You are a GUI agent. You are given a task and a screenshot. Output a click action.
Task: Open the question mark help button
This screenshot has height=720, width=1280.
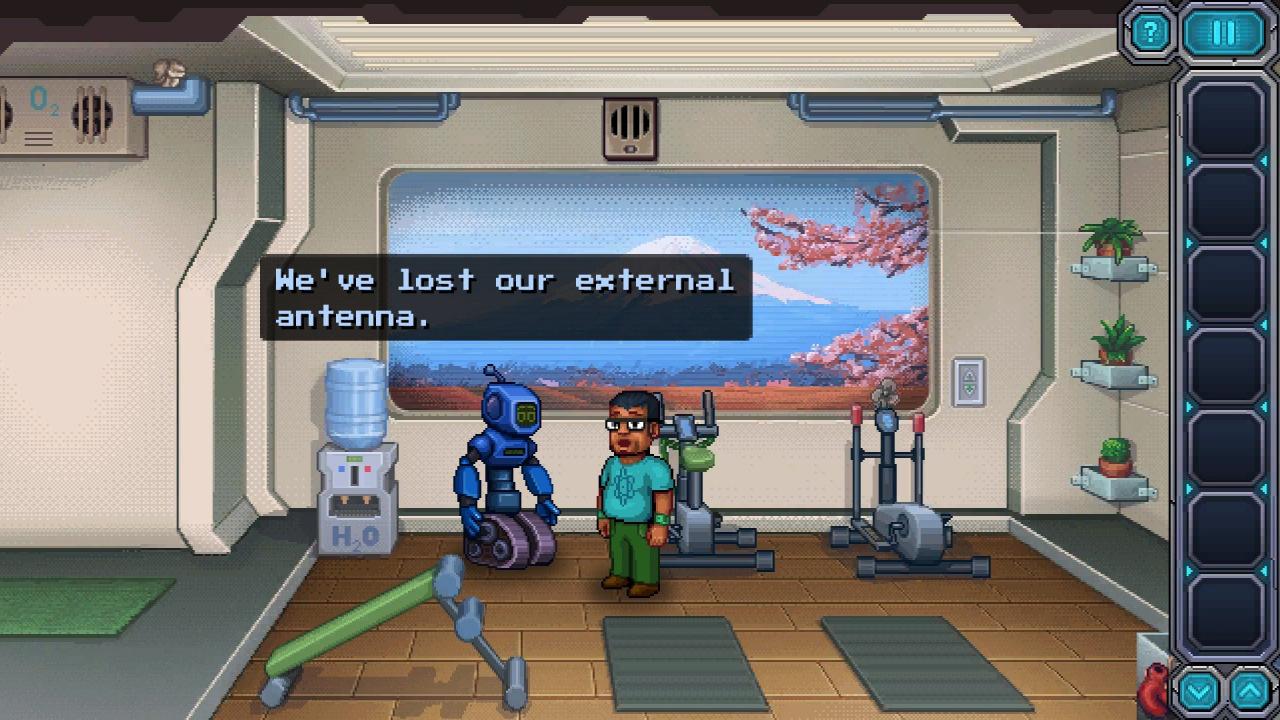pyautogui.click(x=1150, y=33)
